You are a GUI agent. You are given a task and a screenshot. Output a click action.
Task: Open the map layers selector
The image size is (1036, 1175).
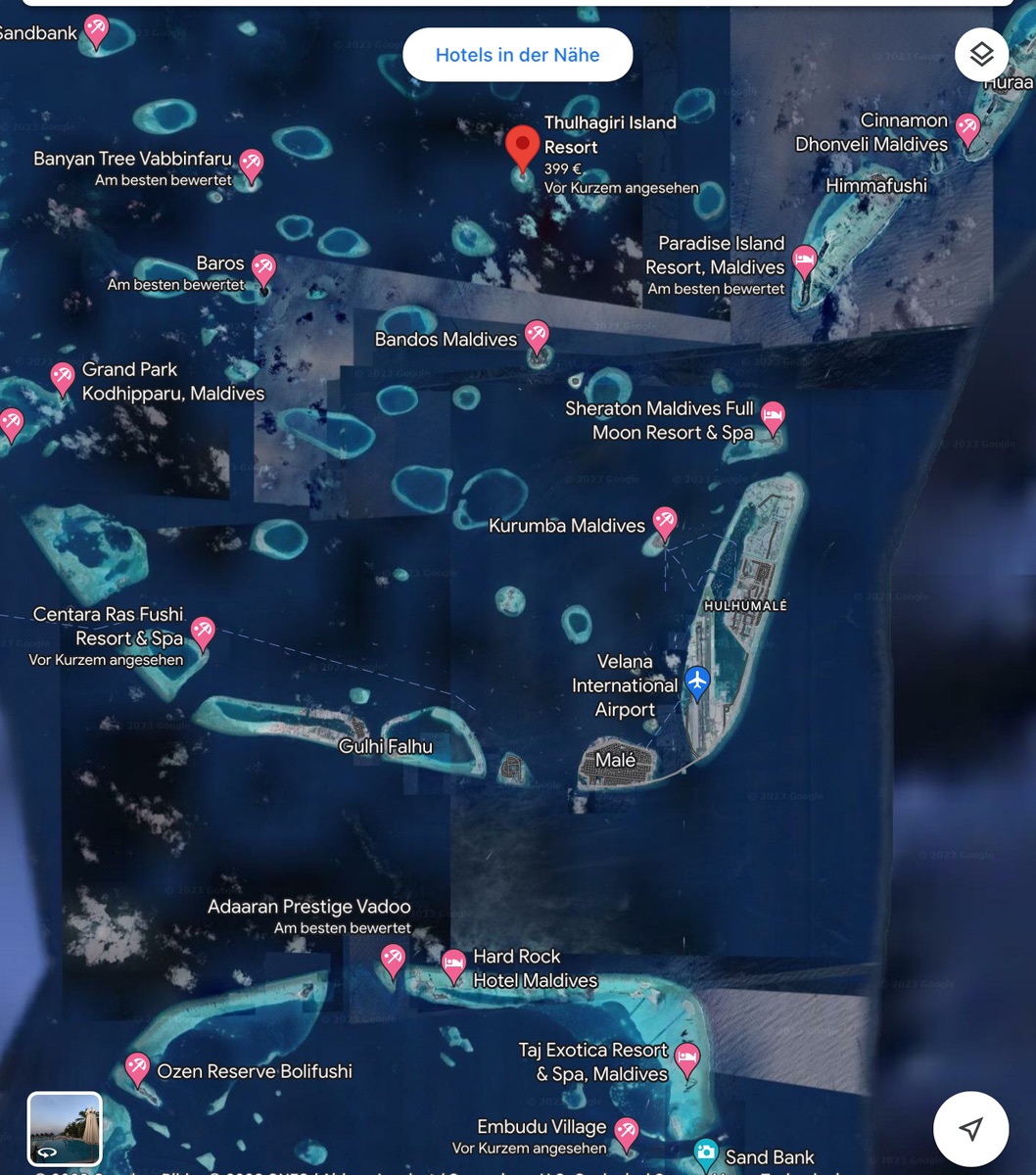click(x=981, y=55)
